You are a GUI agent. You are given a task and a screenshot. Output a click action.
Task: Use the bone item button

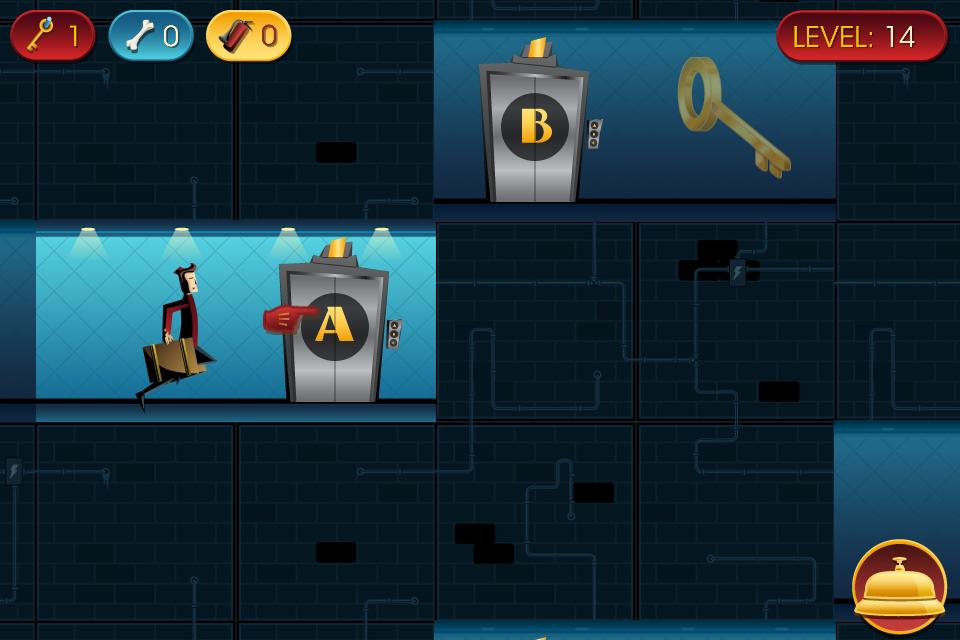[151, 36]
